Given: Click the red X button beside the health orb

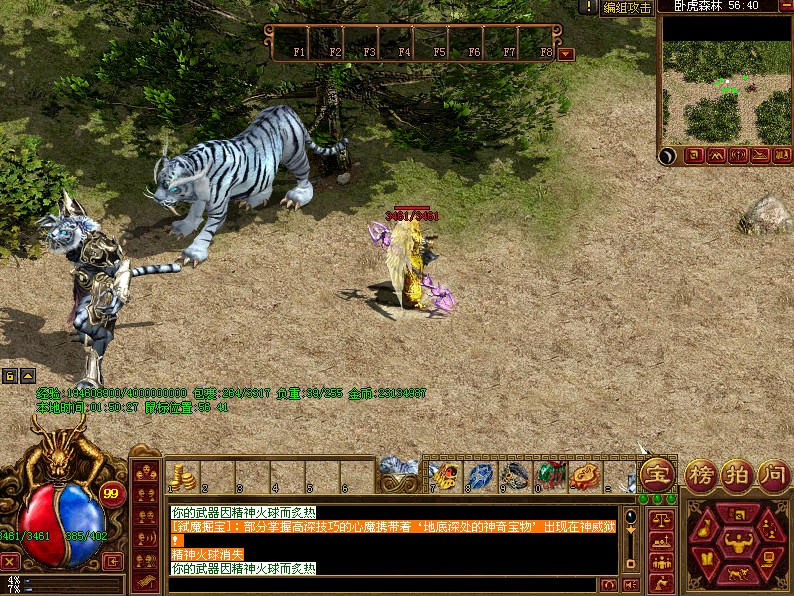Looking at the screenshot, I should pos(10,561).
